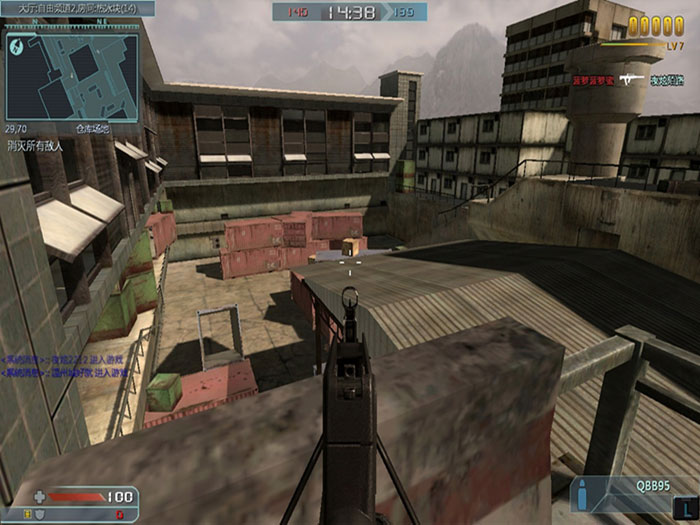
Task: Click the minimap in the corner
Action: (x=71, y=67)
